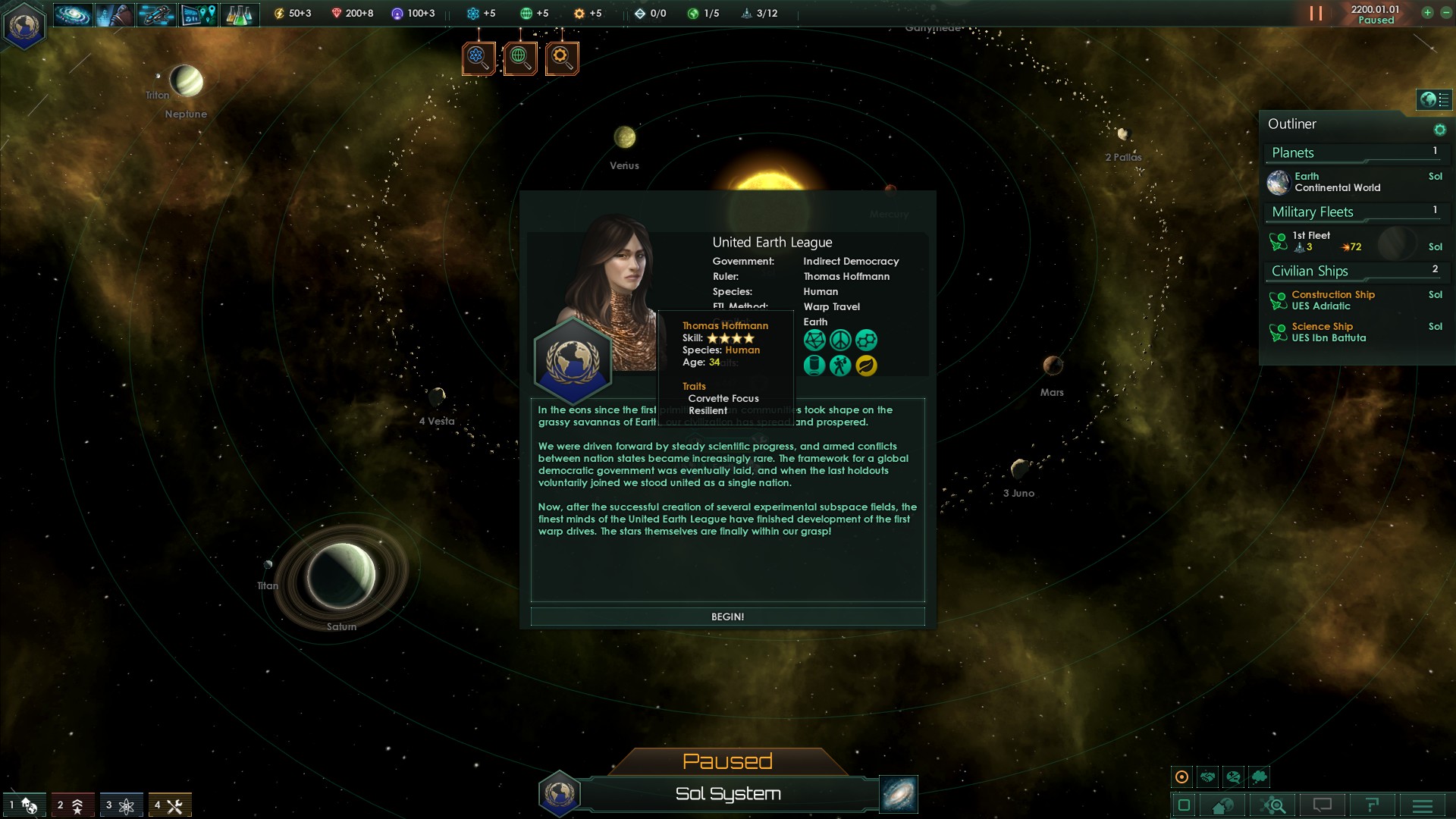1456x819 pixels.
Task: Switch to galaxy map view button
Action: [899, 794]
